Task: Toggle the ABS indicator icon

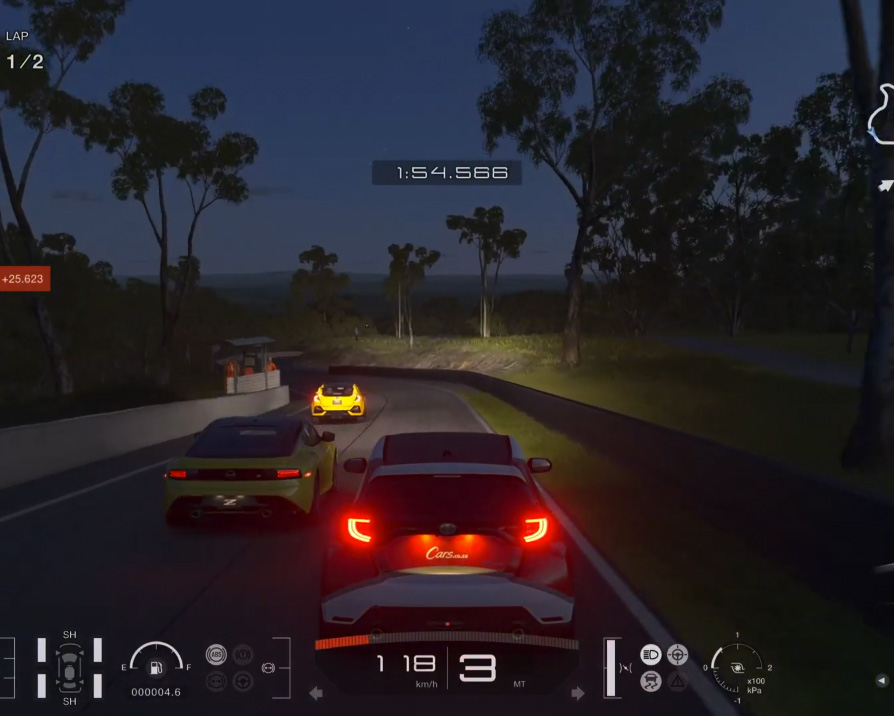Action: (x=215, y=655)
